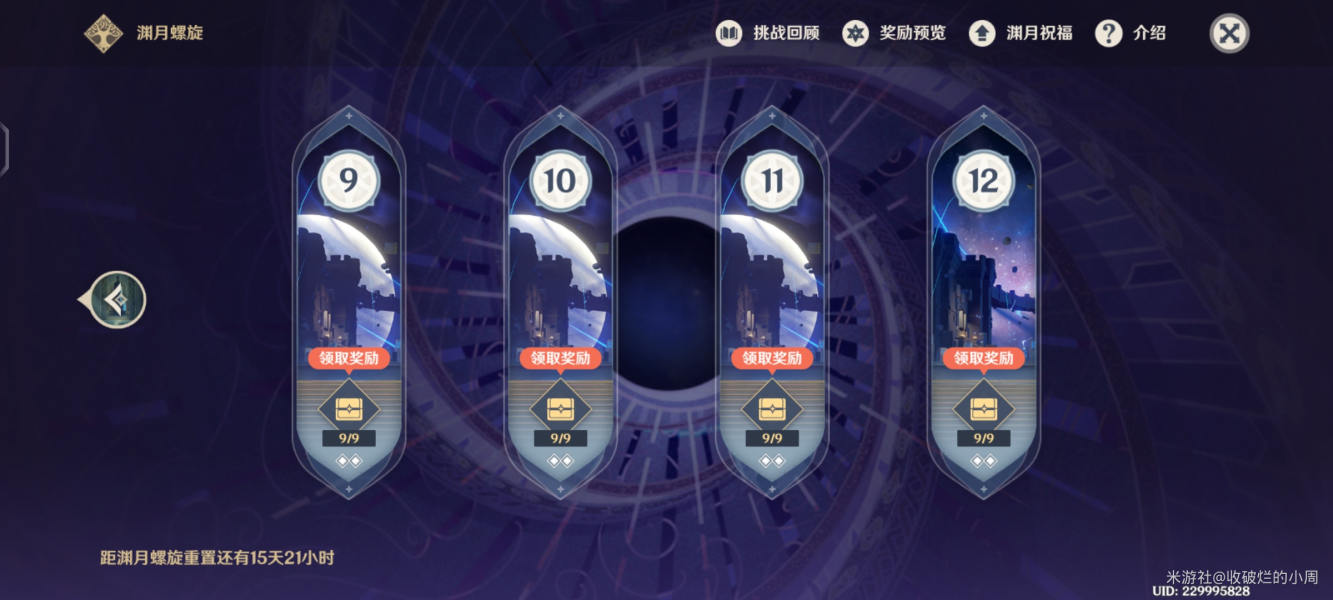Claim the floor 11 reward chest
Viewport: 1333px width, 600px height.
(x=772, y=408)
